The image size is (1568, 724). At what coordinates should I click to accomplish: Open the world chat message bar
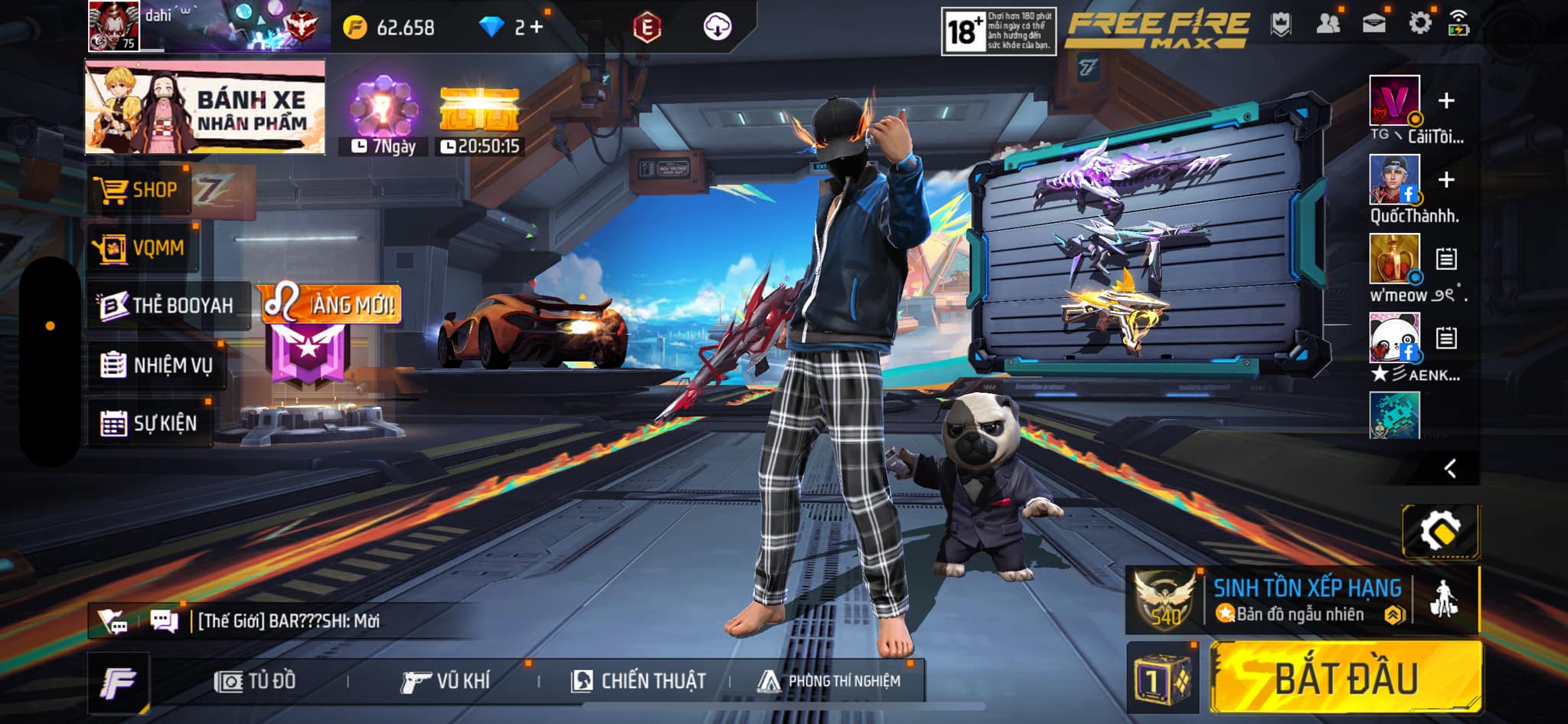coord(289,621)
